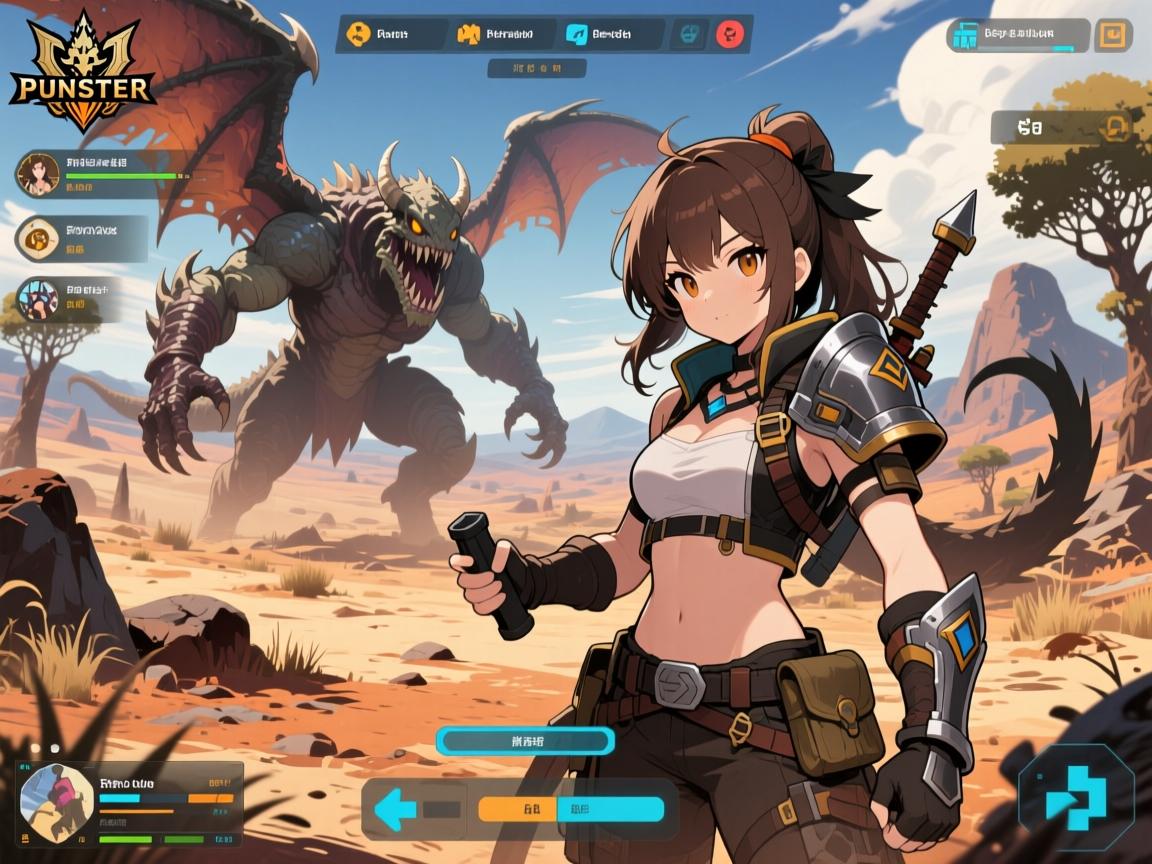Choose the cyan option in the bottom bar
1152x864 pixels.
pyautogui.click(x=612, y=809)
